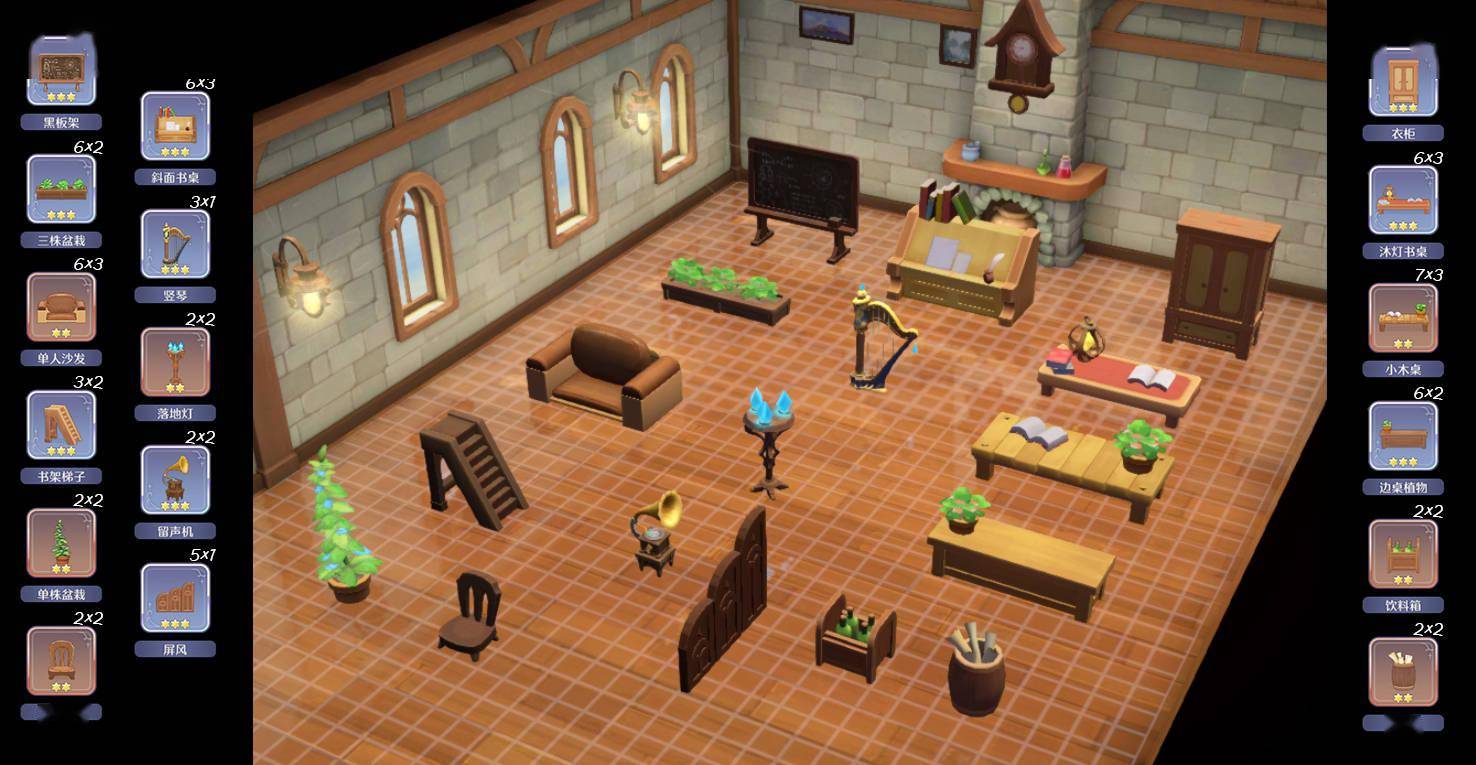Screen dimensions: 1476x765
Task: Select the wooden chair furniture icon
Action: 61,661
